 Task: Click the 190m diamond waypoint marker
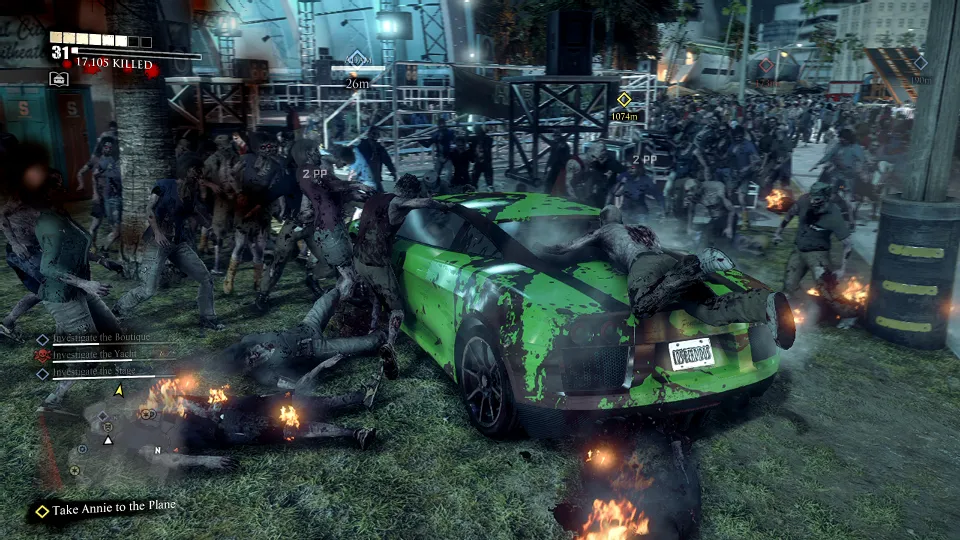pyautogui.click(x=921, y=63)
